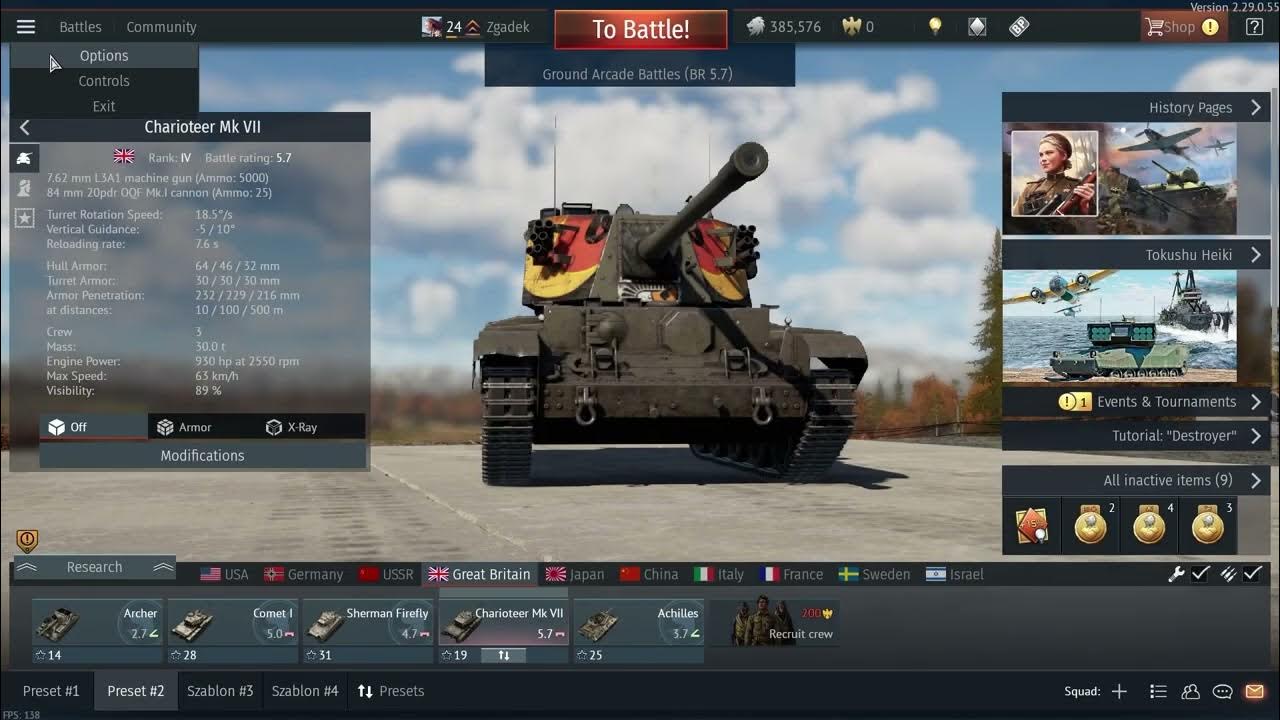Screen dimensions: 1280x720
Task: Open the Options menu entry
Action: click(104, 56)
